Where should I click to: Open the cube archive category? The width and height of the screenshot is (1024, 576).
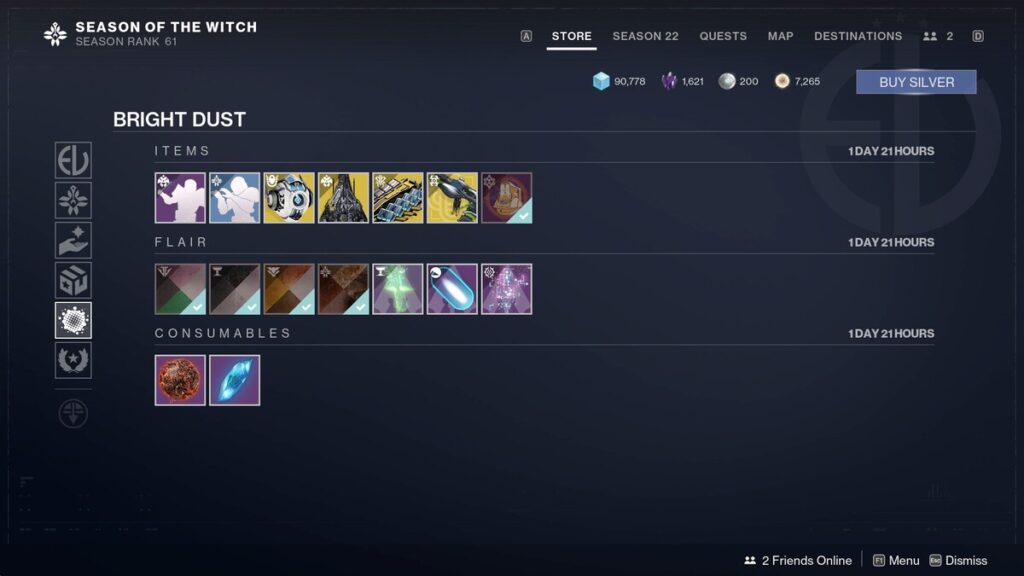(x=73, y=280)
